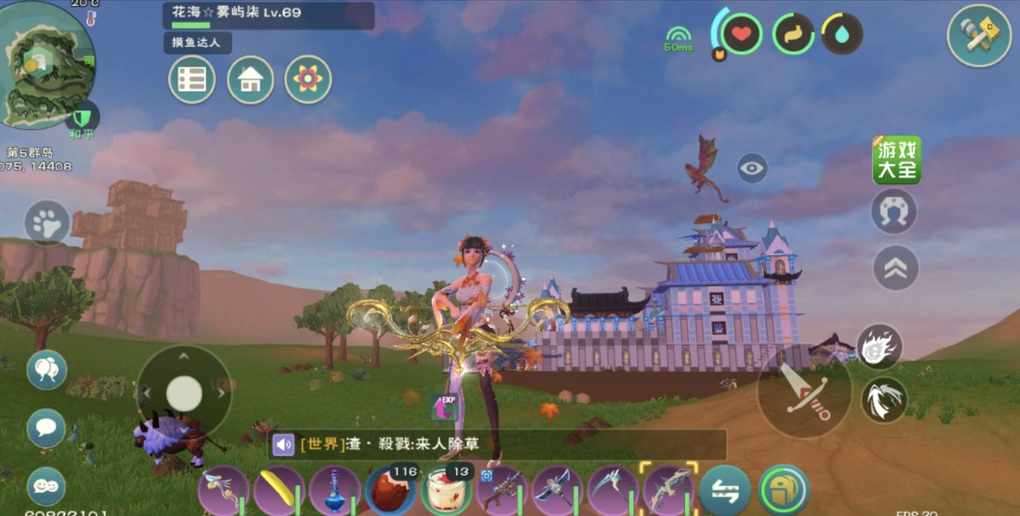
Task: Activate the fireball skill icon
Action: tap(880, 346)
